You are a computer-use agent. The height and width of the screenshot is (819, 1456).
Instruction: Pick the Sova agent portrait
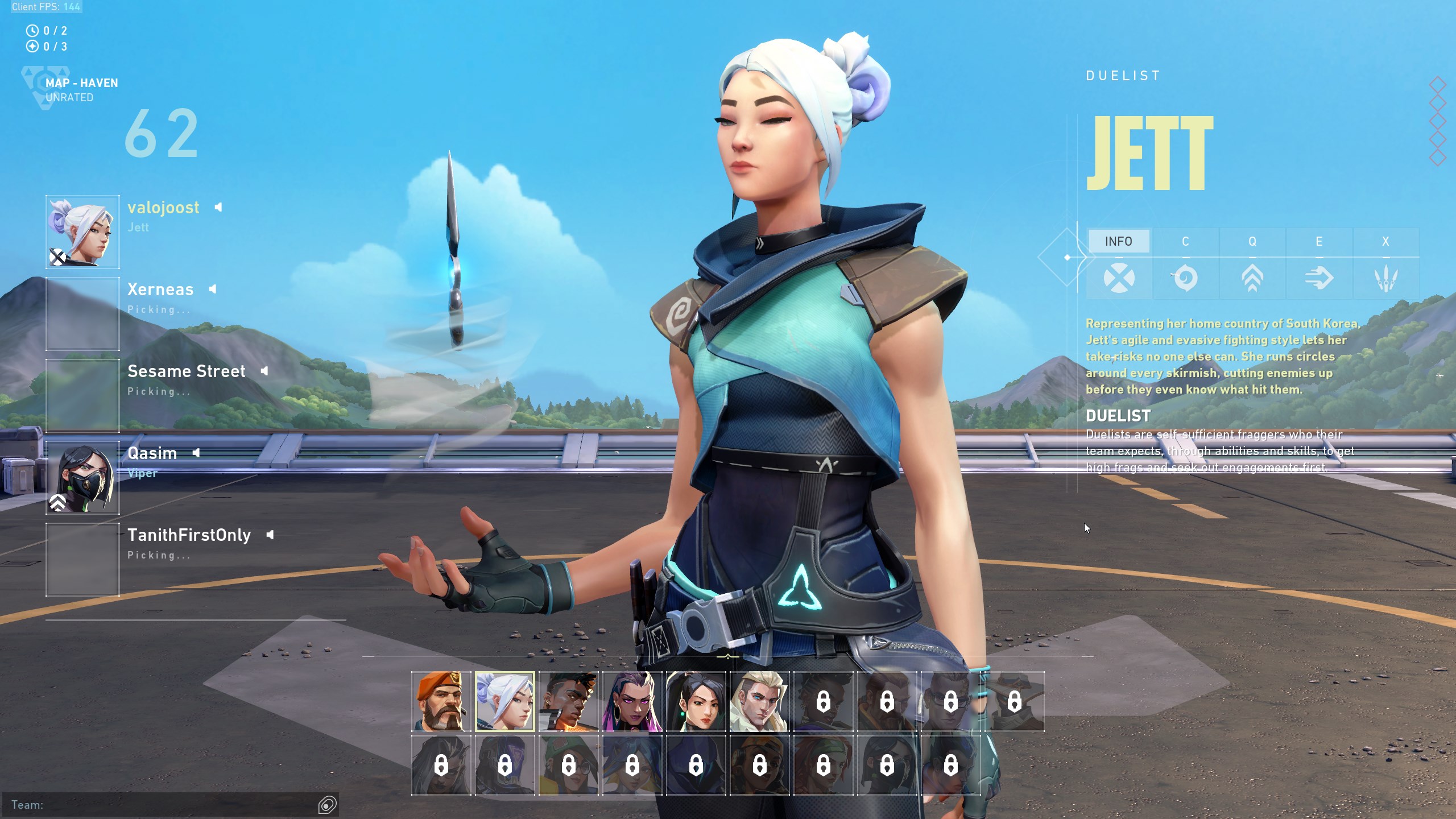pyautogui.click(x=760, y=701)
